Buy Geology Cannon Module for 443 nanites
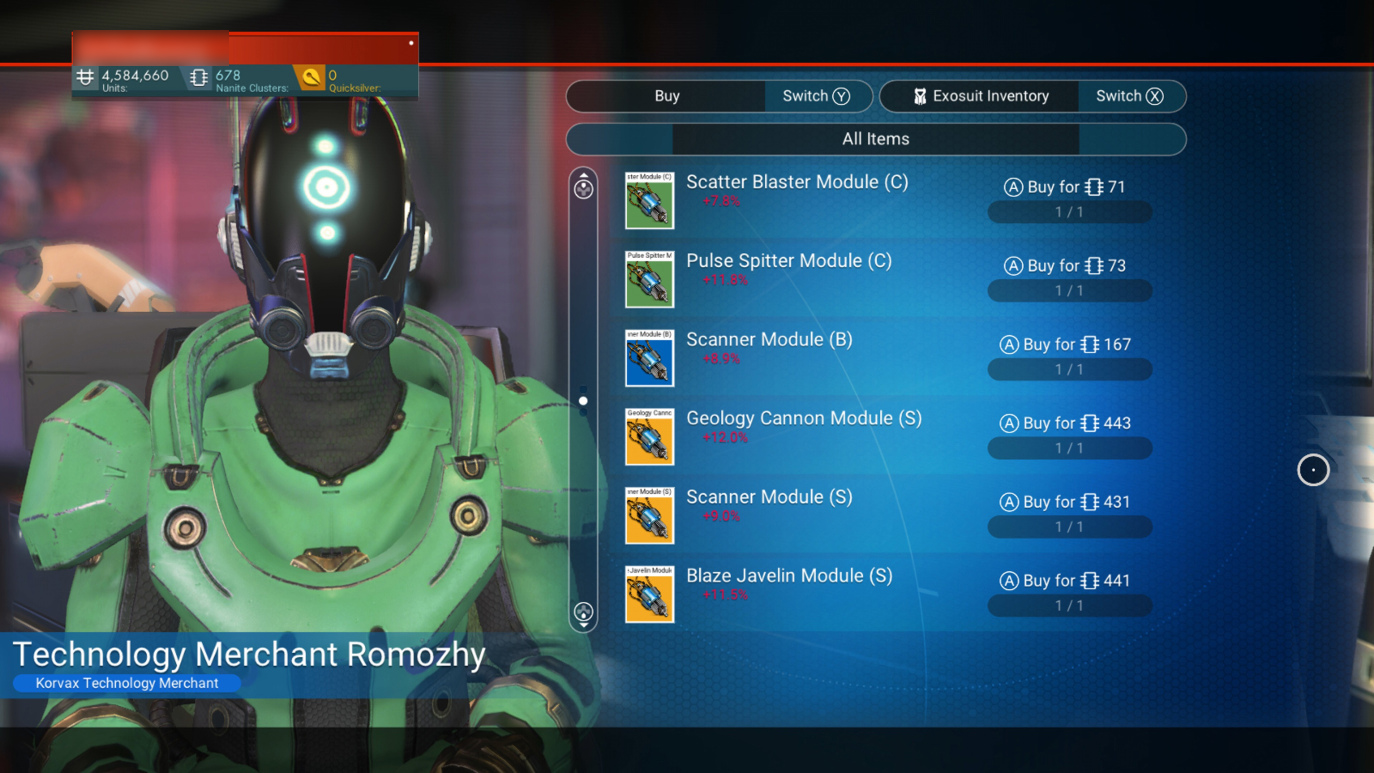 [x=1066, y=424]
